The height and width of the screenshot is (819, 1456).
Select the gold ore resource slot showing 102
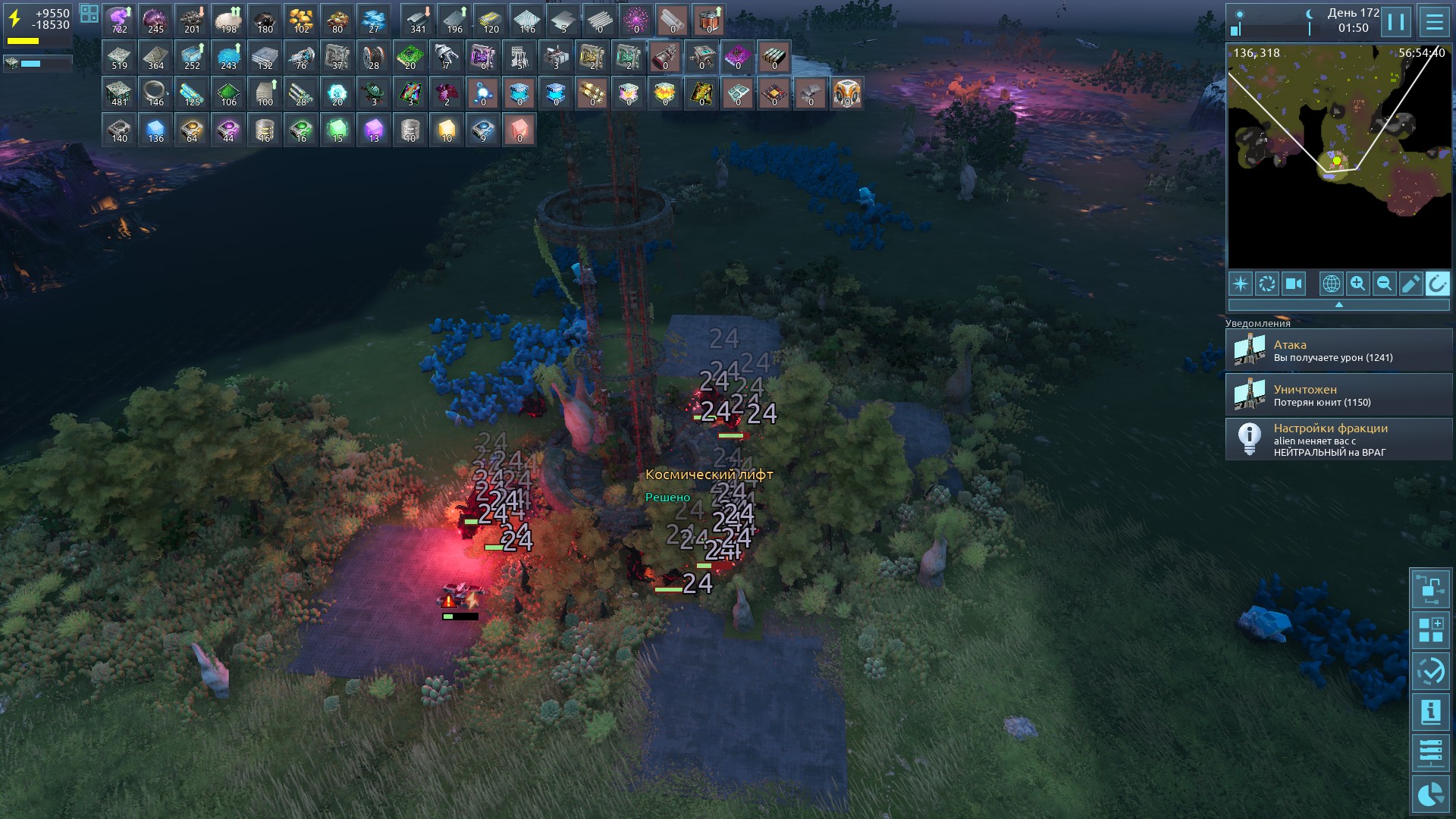click(x=302, y=20)
